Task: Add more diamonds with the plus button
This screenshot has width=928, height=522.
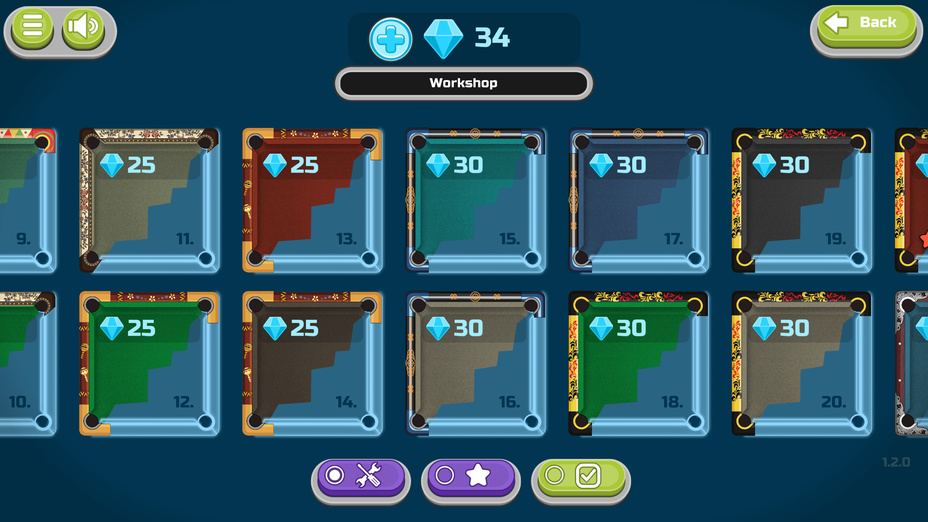Action: coord(390,39)
